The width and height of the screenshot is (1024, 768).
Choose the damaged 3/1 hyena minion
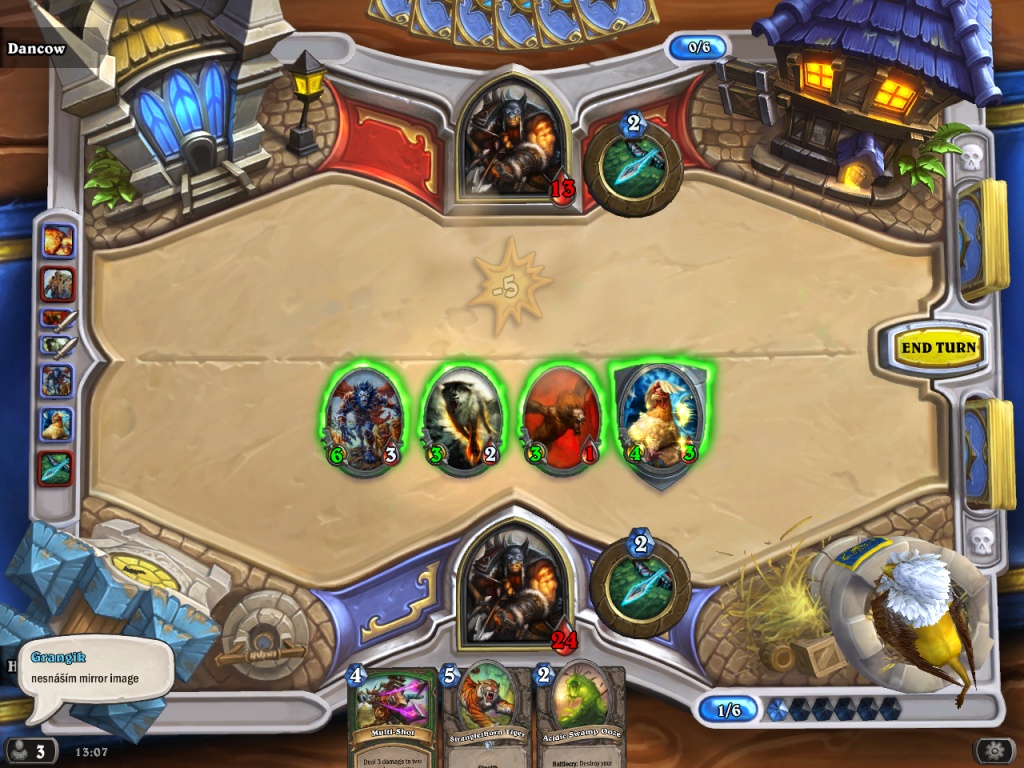click(561, 420)
